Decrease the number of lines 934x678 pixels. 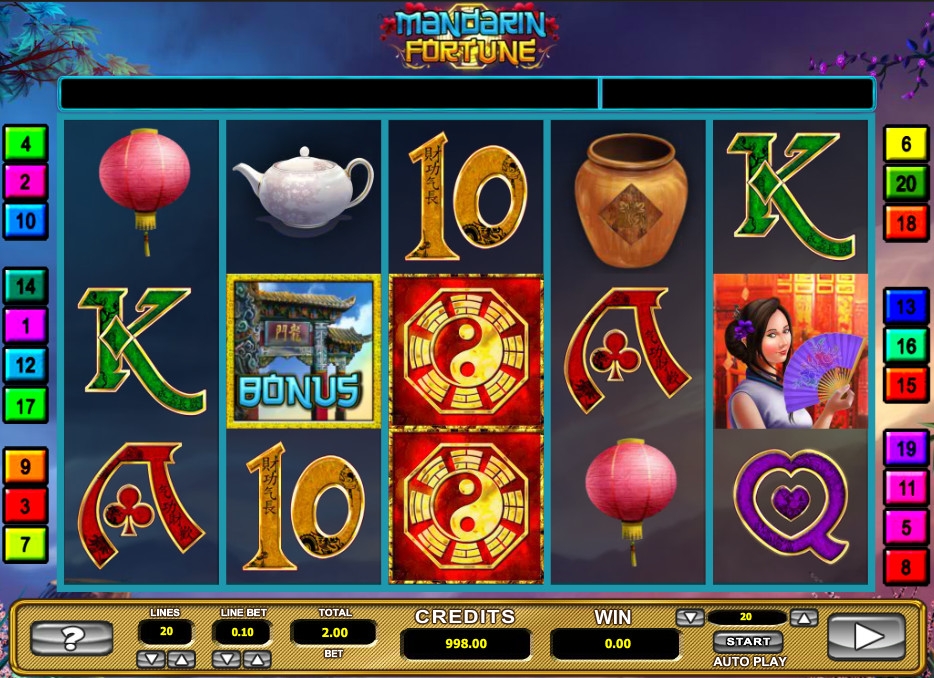(x=151, y=659)
